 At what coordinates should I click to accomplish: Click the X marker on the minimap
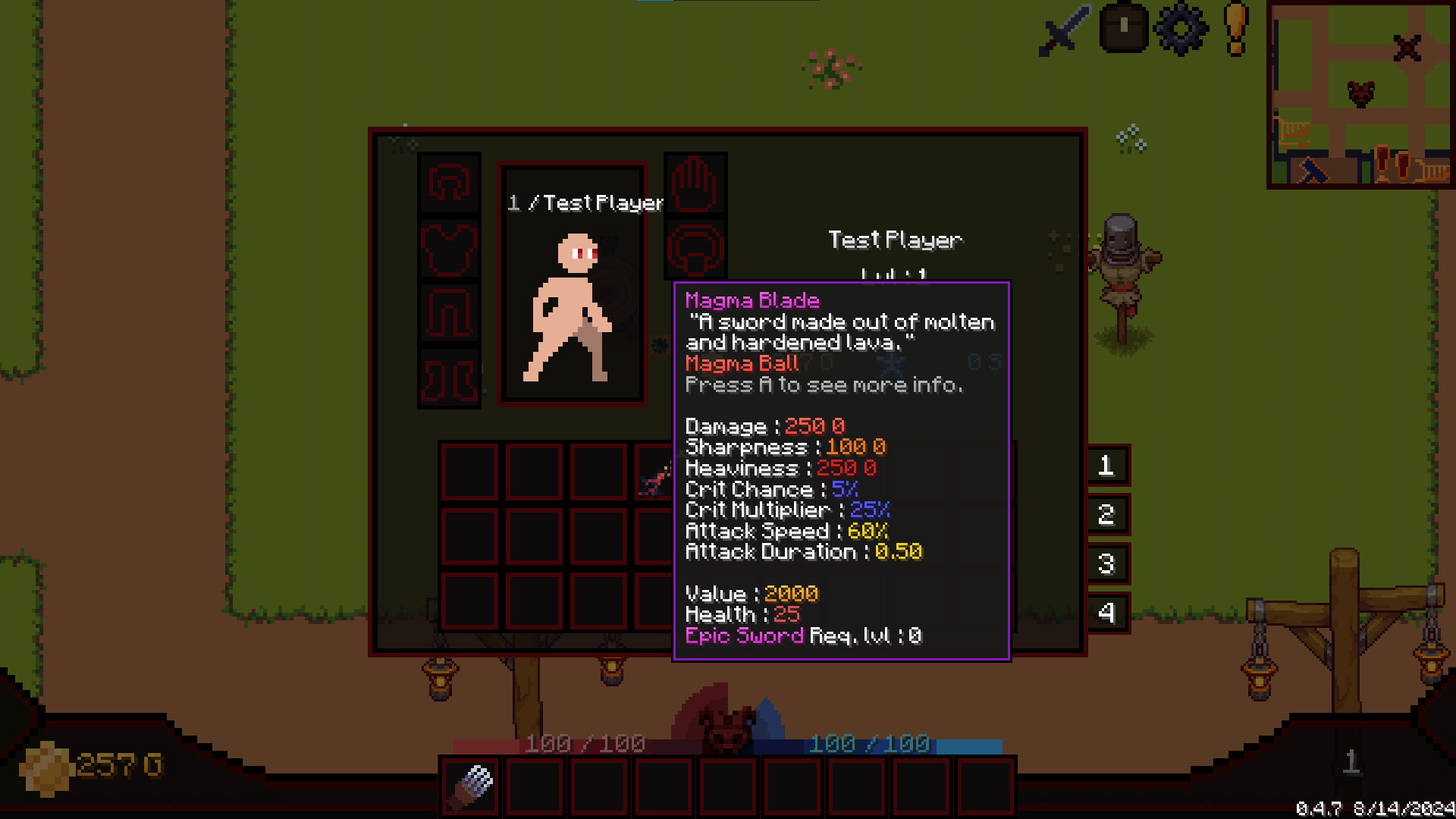1407,48
